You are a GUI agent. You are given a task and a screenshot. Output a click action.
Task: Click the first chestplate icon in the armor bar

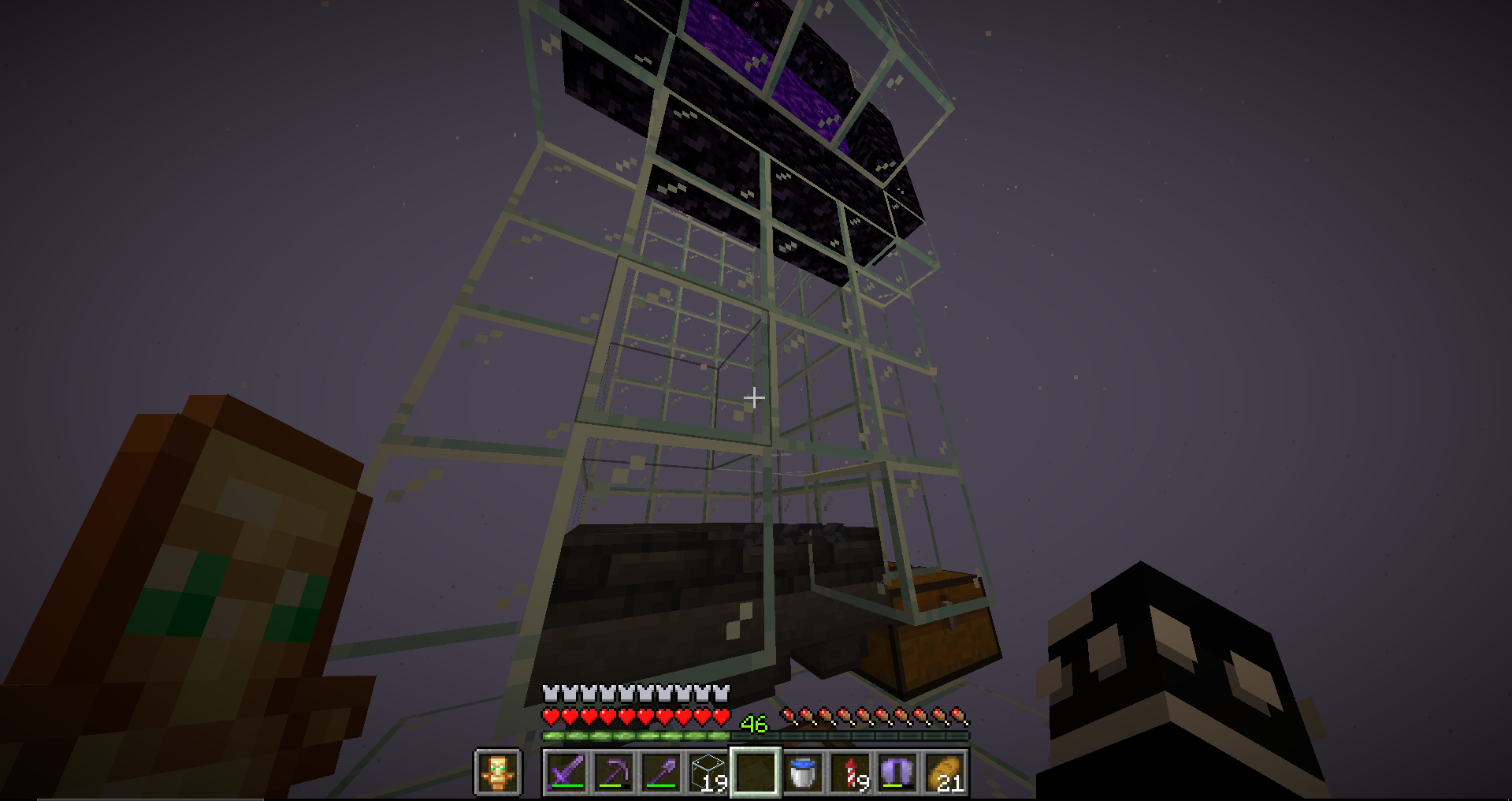[x=548, y=692]
